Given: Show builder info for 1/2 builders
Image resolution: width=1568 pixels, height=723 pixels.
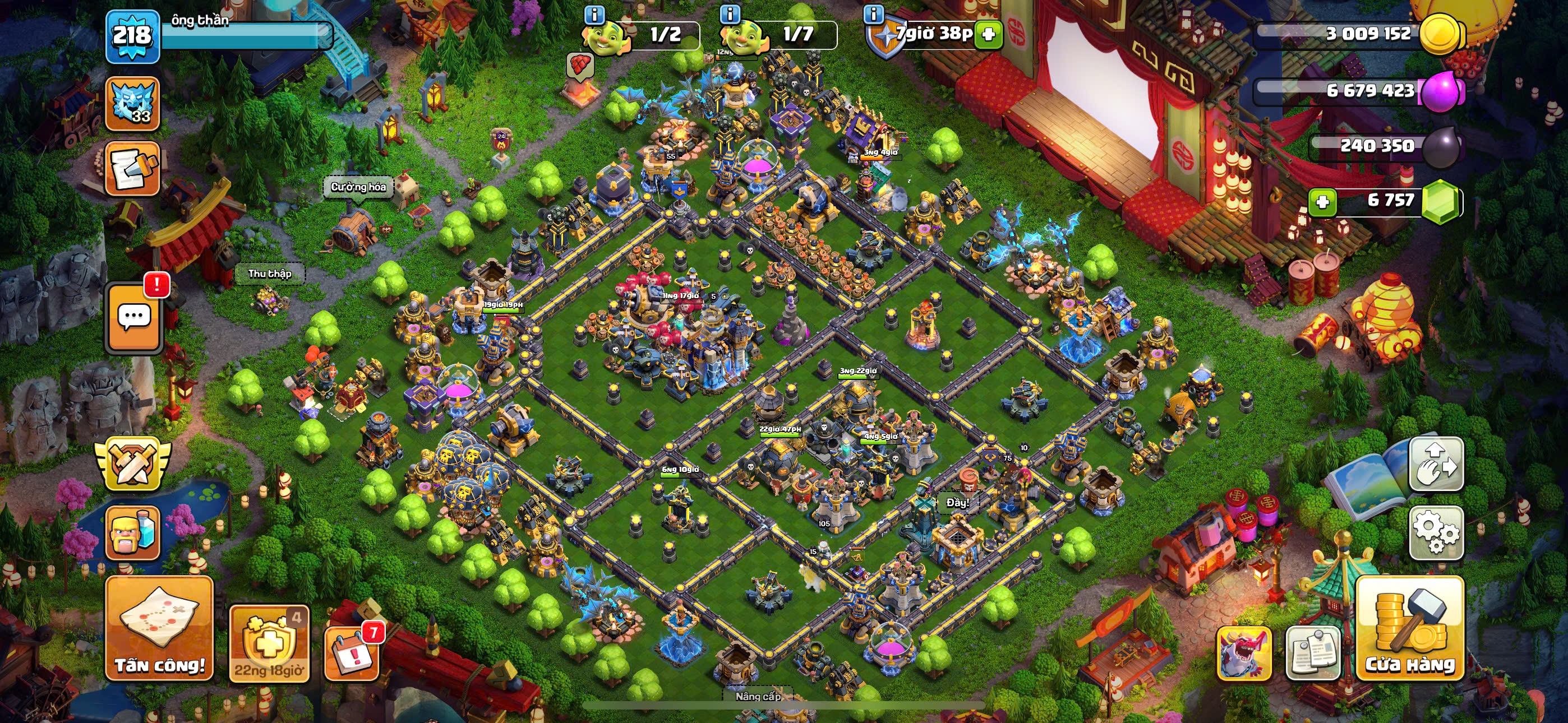Looking at the screenshot, I should coord(594,13).
